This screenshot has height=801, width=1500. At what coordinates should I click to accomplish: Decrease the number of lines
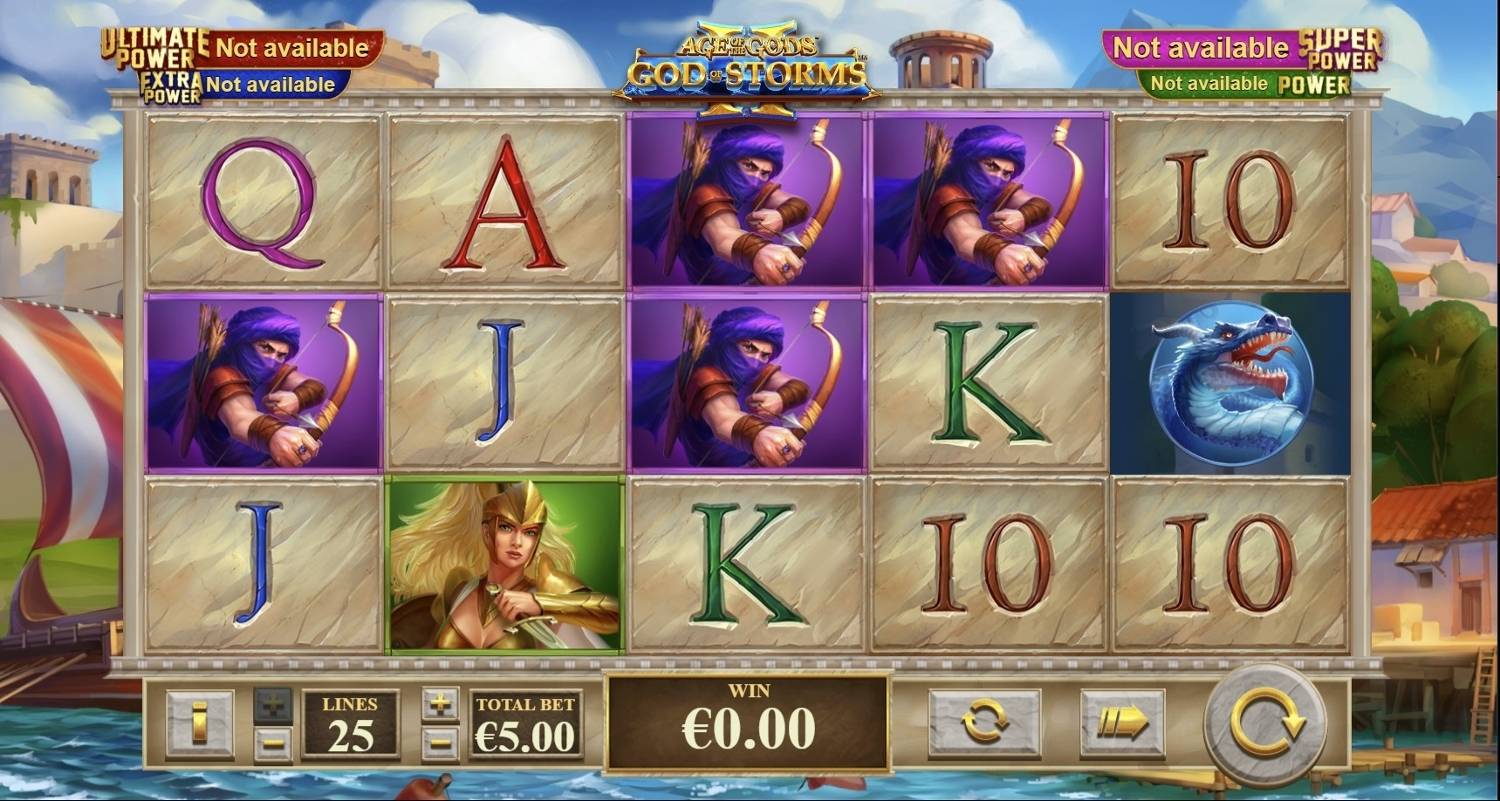point(272,743)
